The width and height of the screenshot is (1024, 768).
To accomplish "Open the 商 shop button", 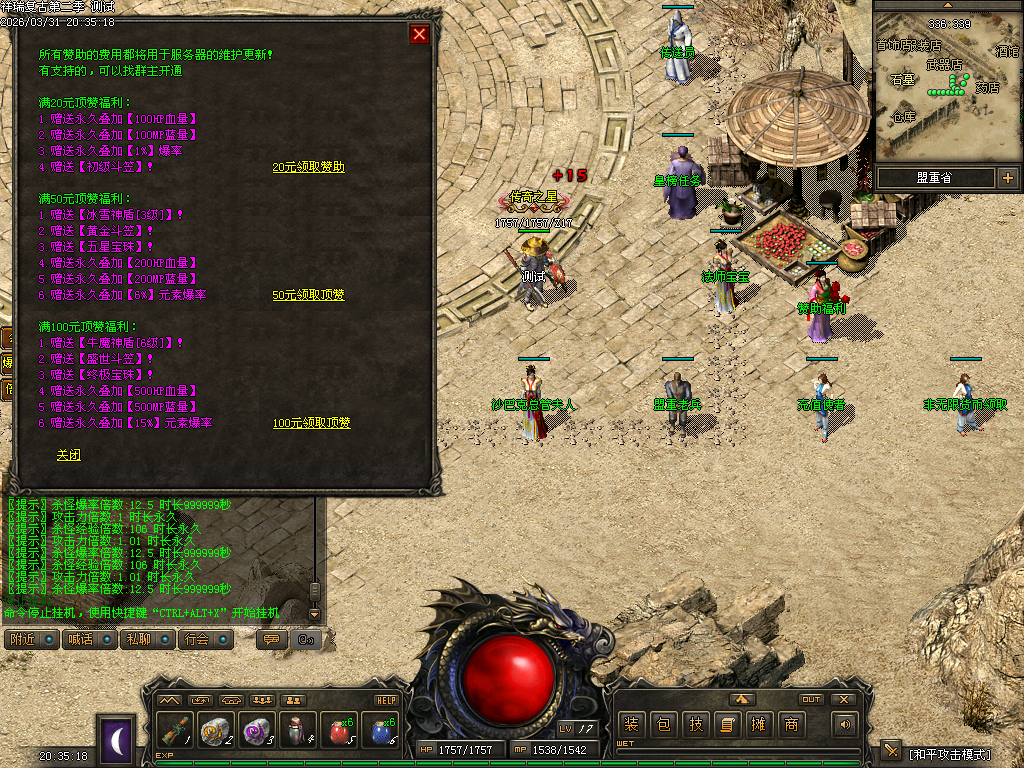I will coord(791,725).
